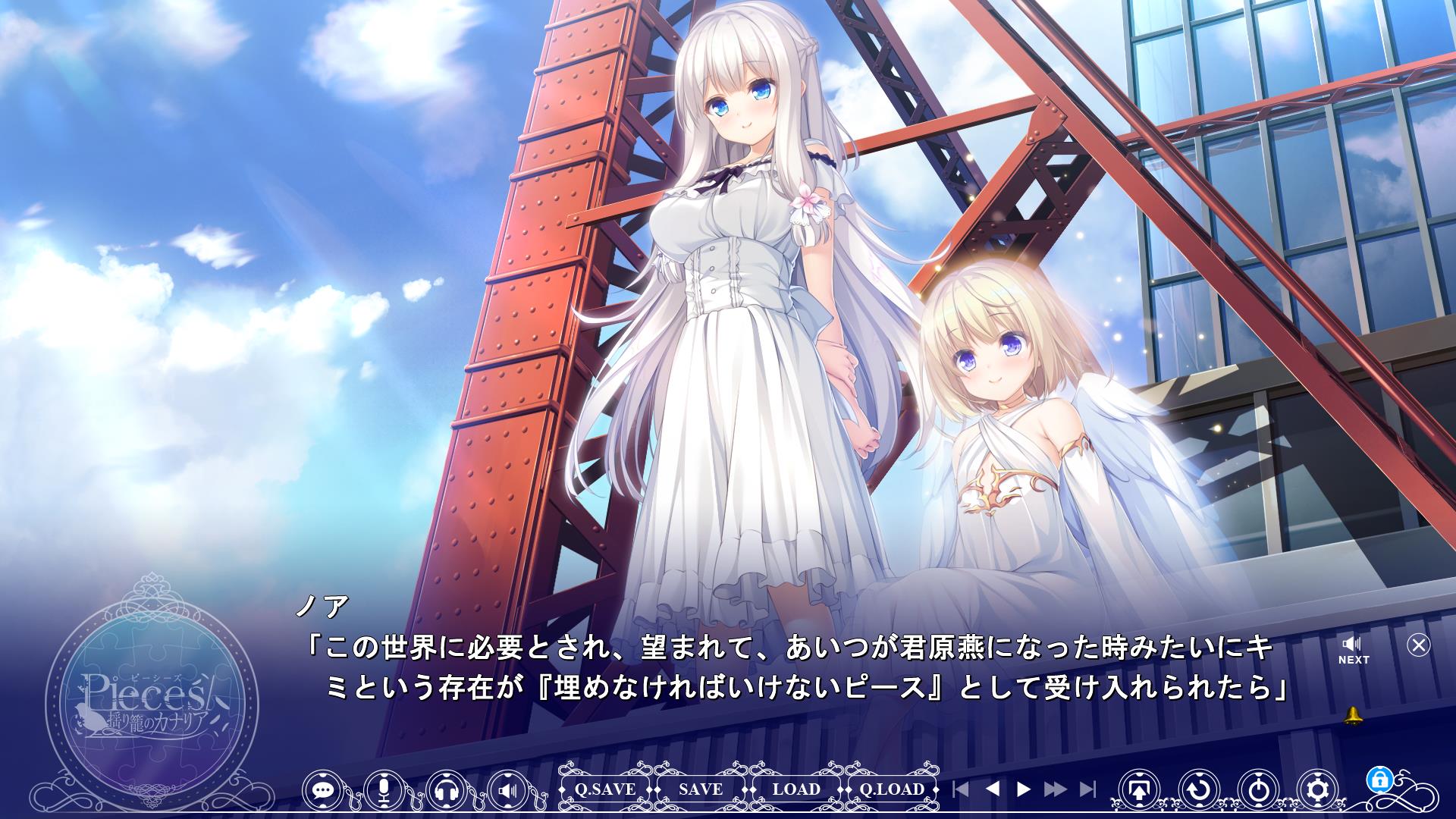This screenshot has height=819, width=1456.
Task: Open the SAVE menu
Action: pyautogui.click(x=701, y=789)
